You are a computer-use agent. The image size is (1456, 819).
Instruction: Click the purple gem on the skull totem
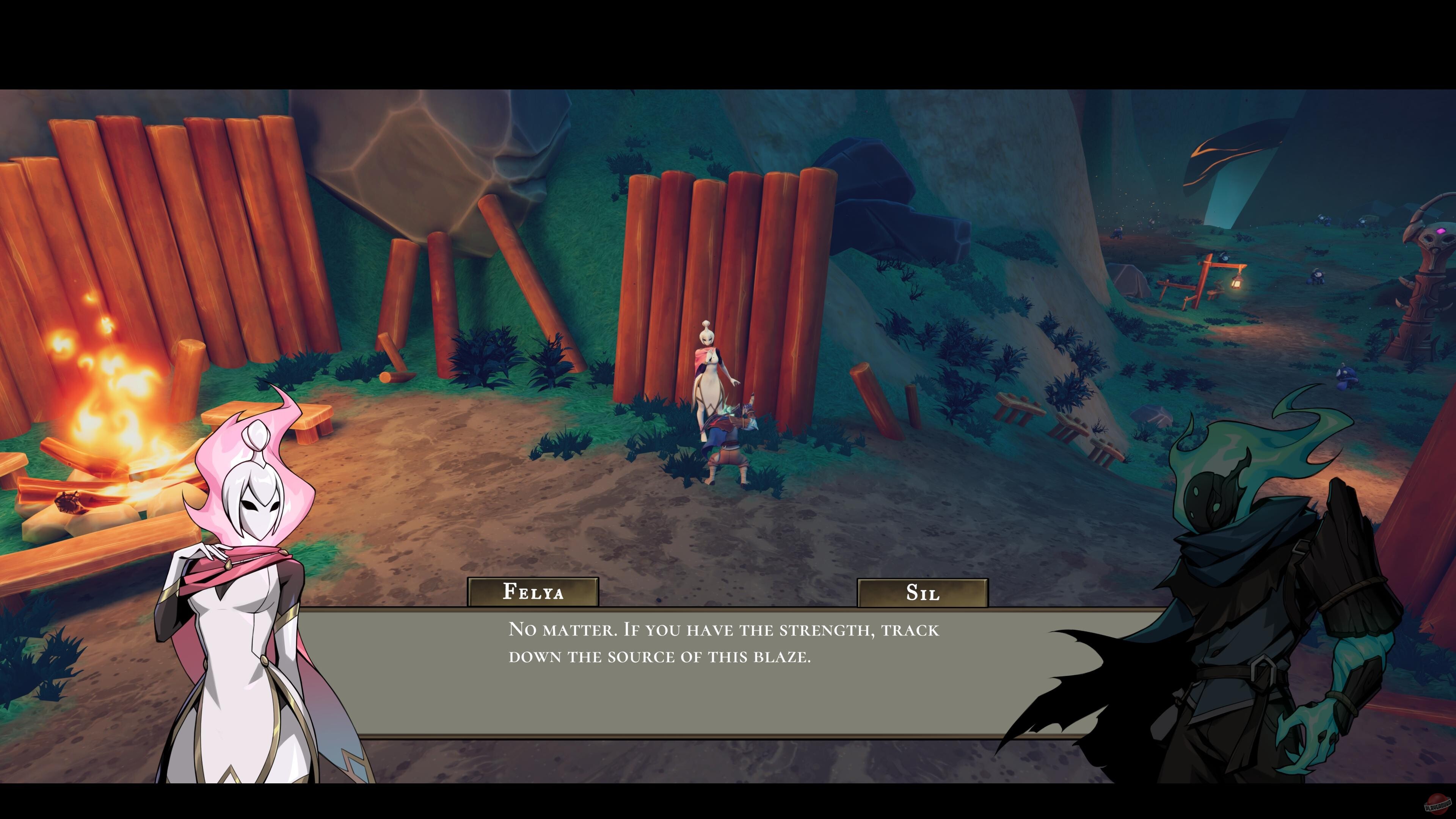(x=1441, y=231)
